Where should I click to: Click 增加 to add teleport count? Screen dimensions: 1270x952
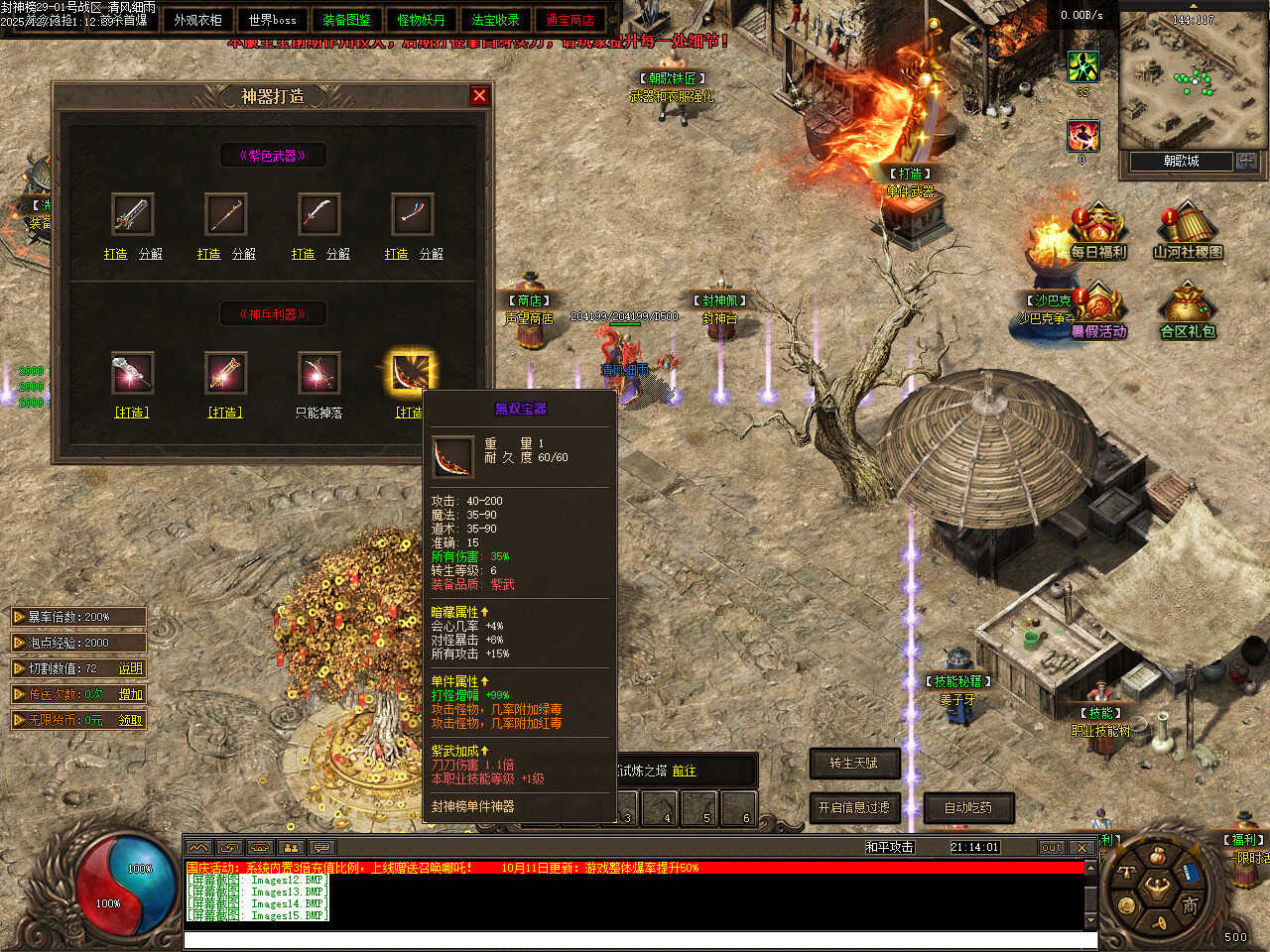(x=131, y=694)
